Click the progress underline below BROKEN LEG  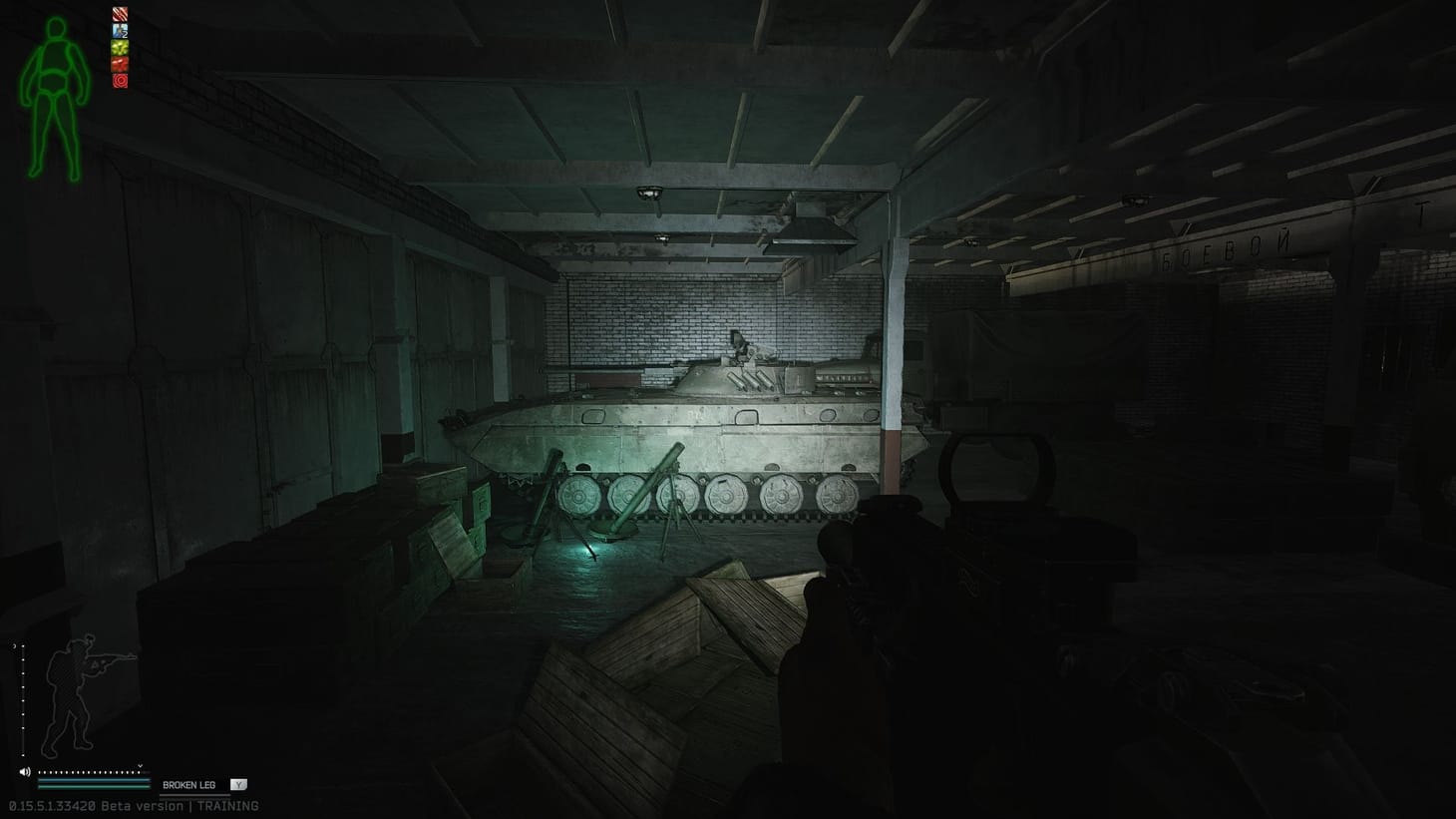(195, 795)
